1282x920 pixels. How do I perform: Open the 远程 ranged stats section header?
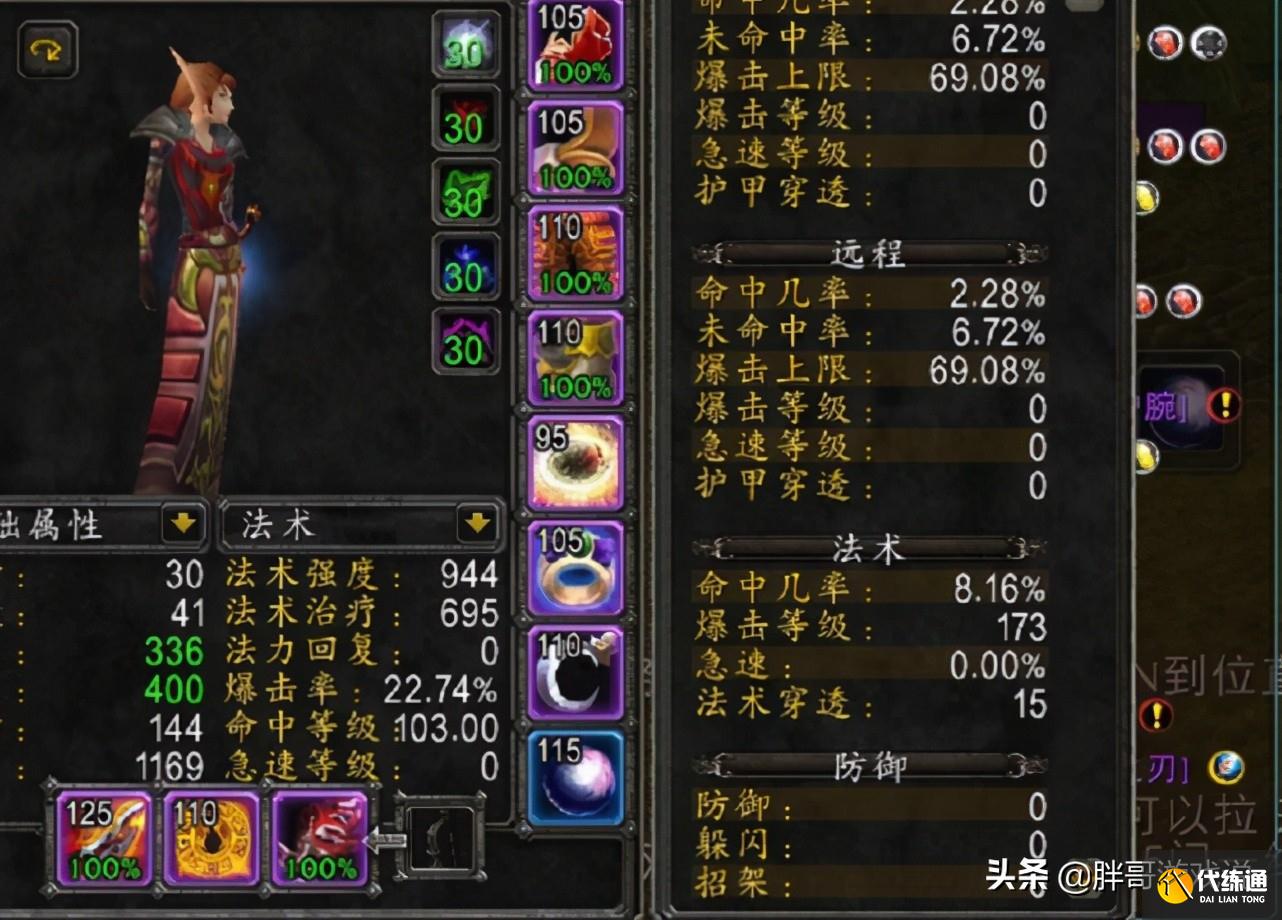click(869, 253)
